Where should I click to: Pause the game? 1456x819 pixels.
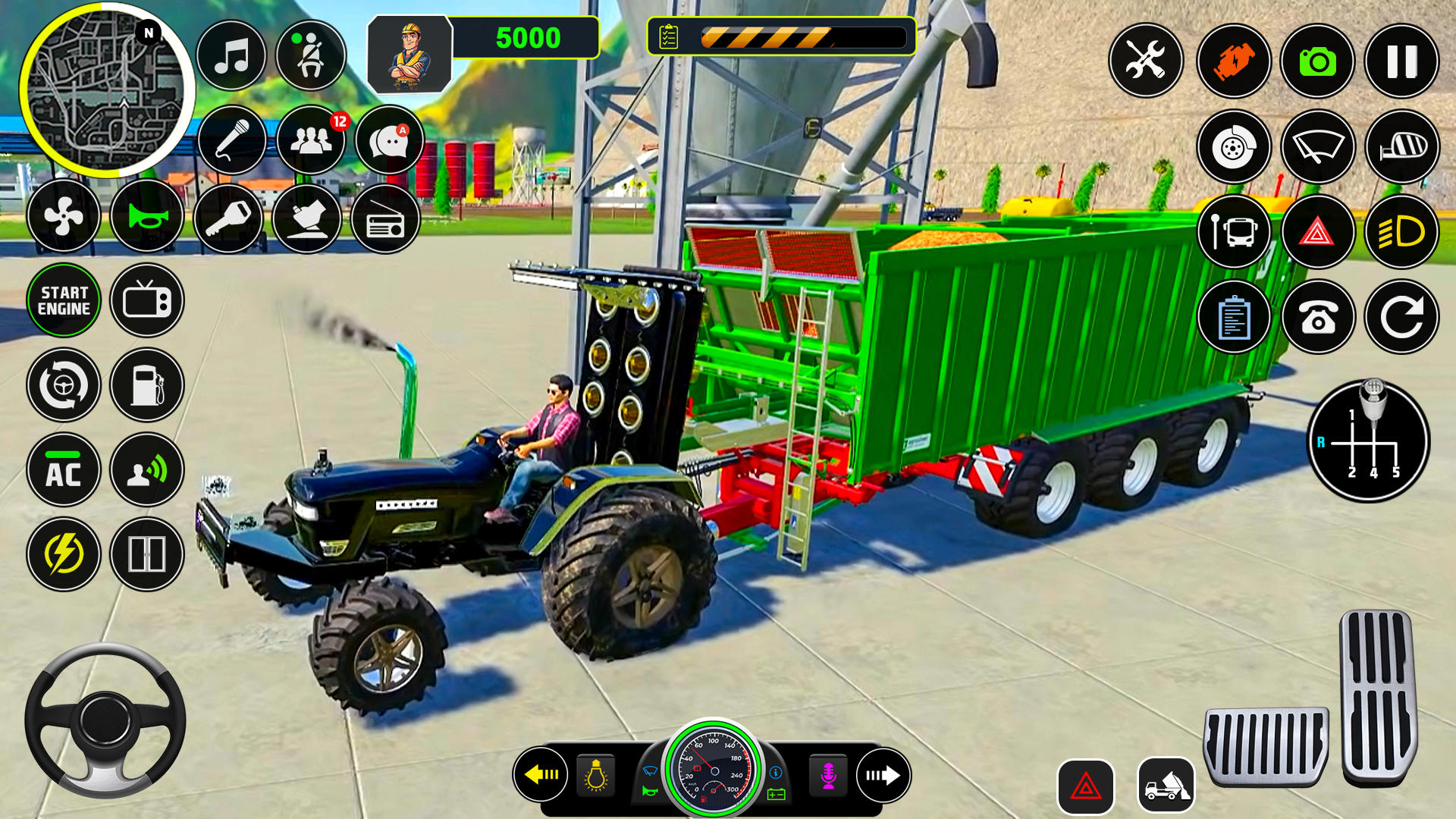pos(1400,60)
